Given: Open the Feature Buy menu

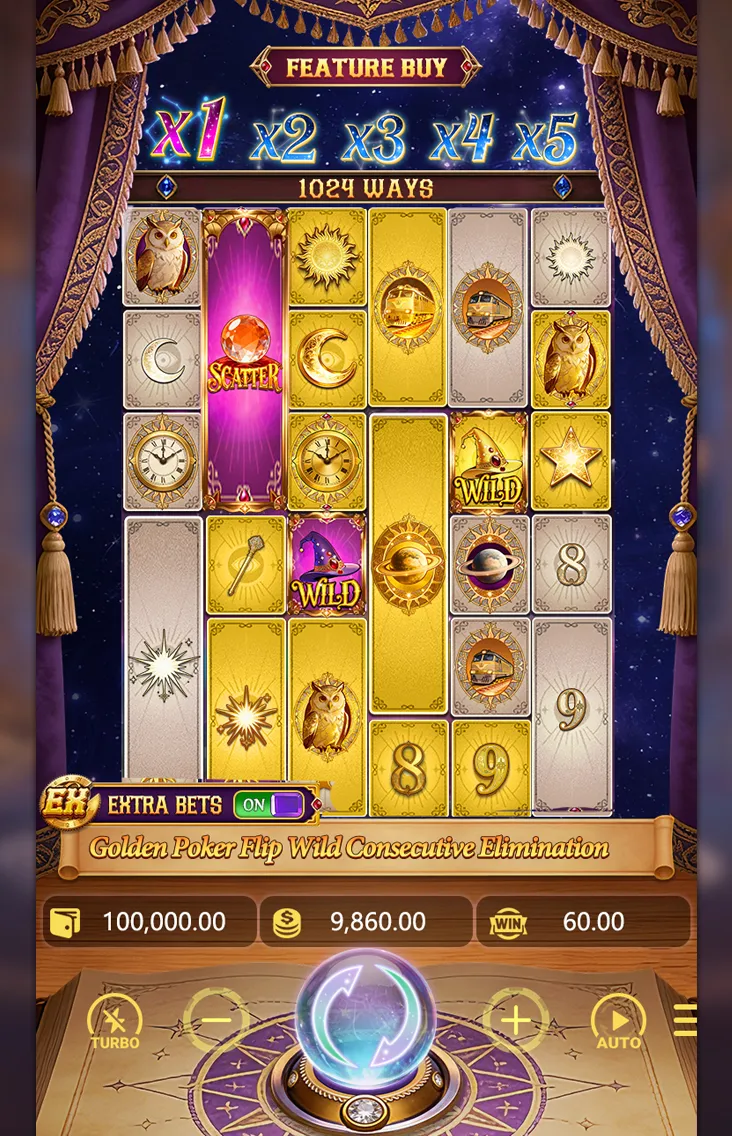Looking at the screenshot, I should coord(365,68).
